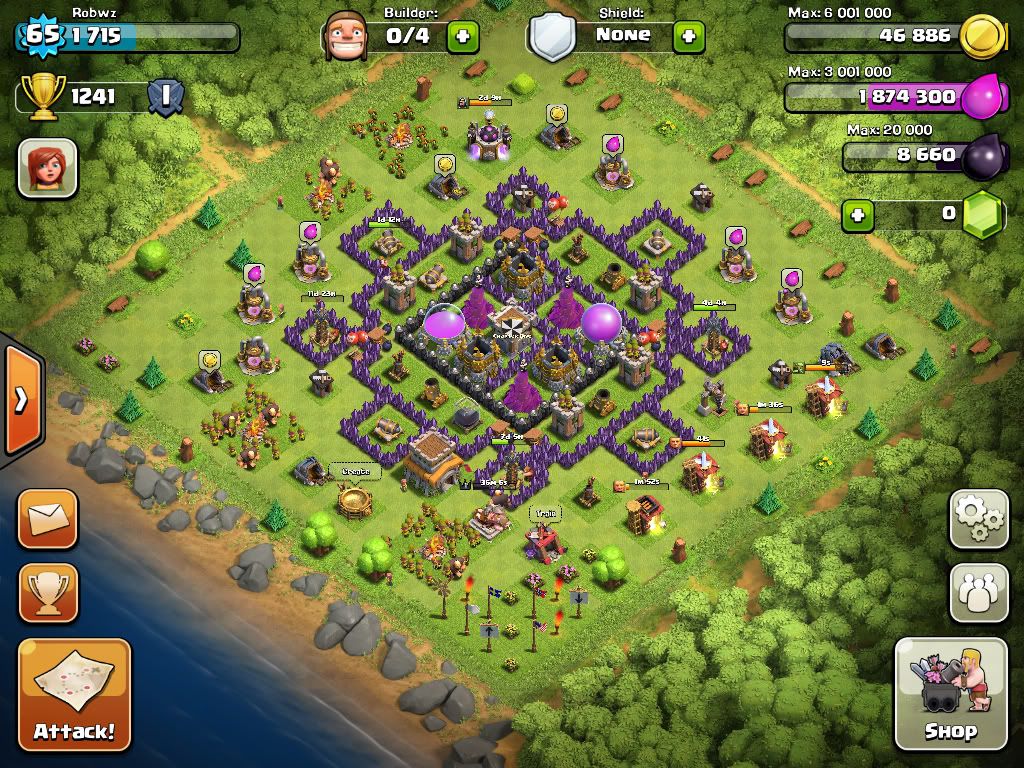Open the settings gears button
The height and width of the screenshot is (768, 1024).
click(x=978, y=519)
